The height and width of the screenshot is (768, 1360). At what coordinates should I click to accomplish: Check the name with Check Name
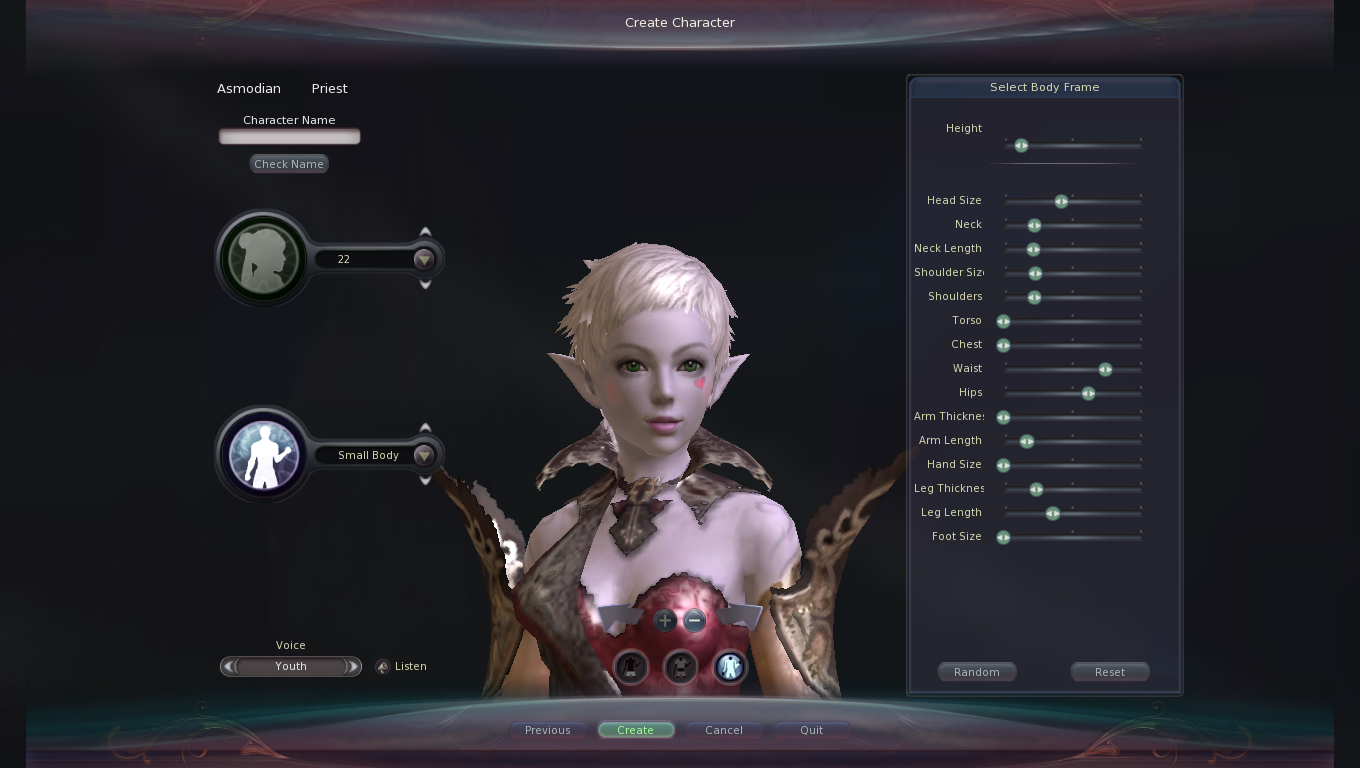click(x=289, y=164)
